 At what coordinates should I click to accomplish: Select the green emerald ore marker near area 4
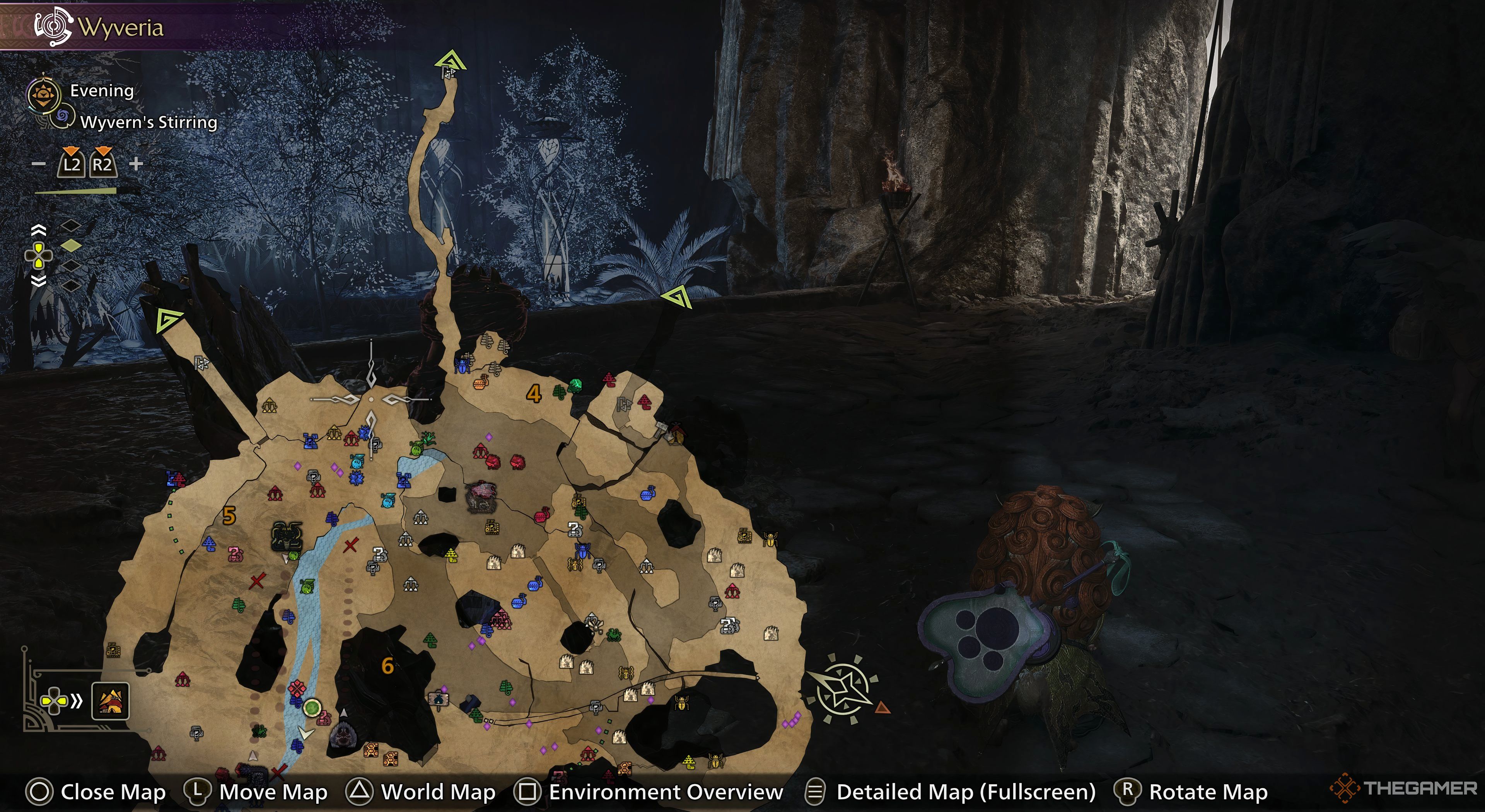[575, 384]
